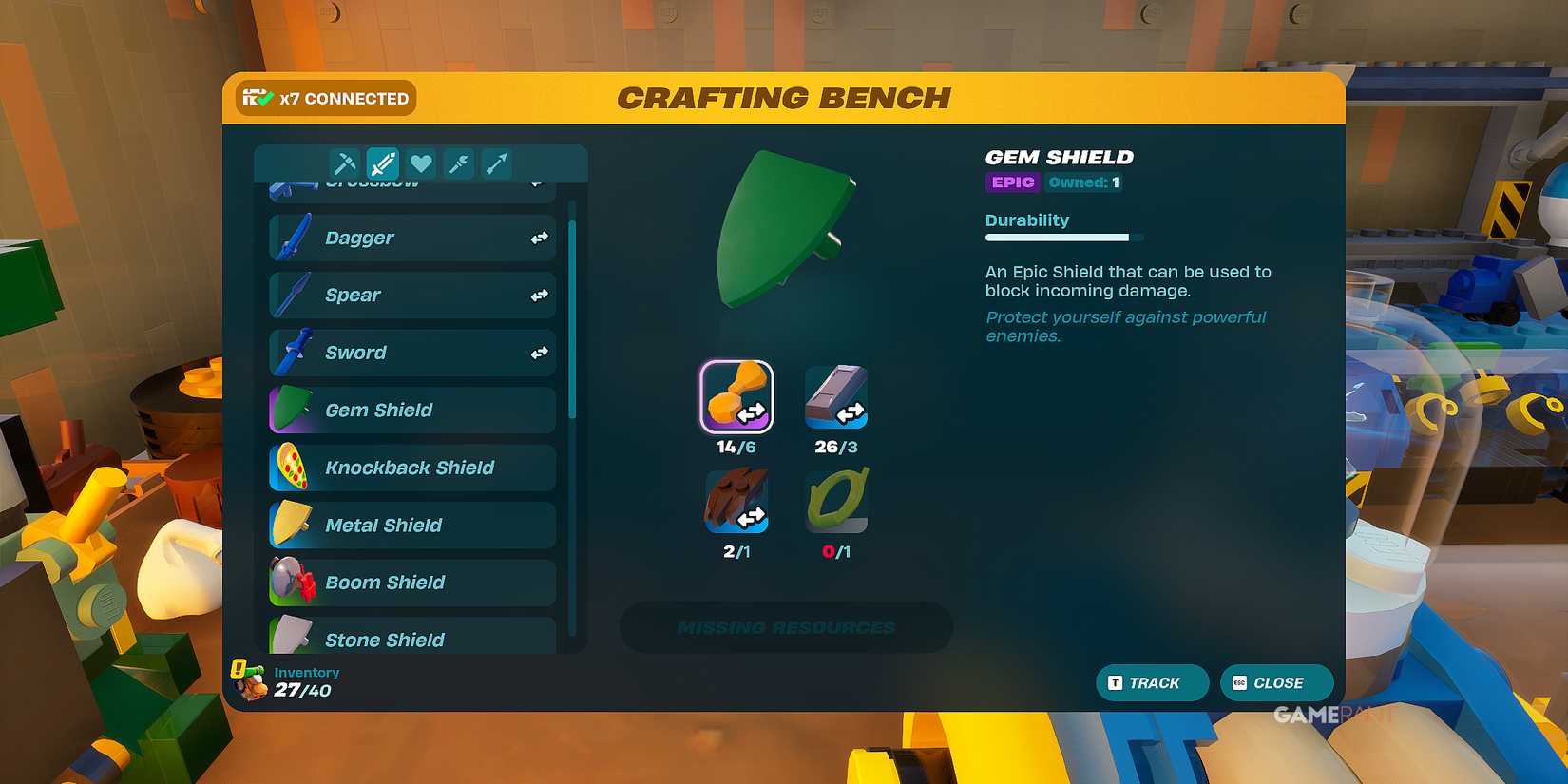Toggle alternate resource for the metal bar
Screen dimensions: 1568x784
[x=851, y=412]
